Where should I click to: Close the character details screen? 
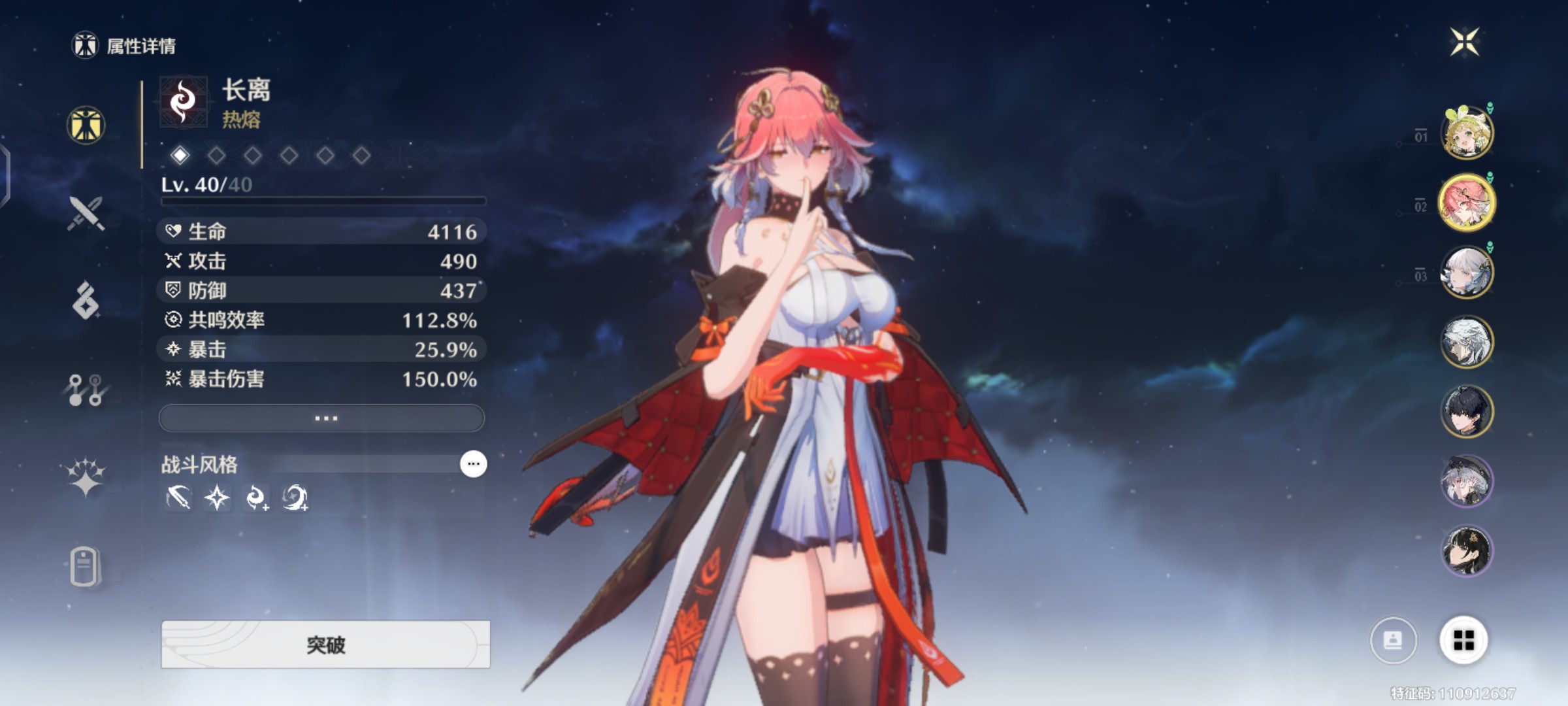tap(1464, 43)
